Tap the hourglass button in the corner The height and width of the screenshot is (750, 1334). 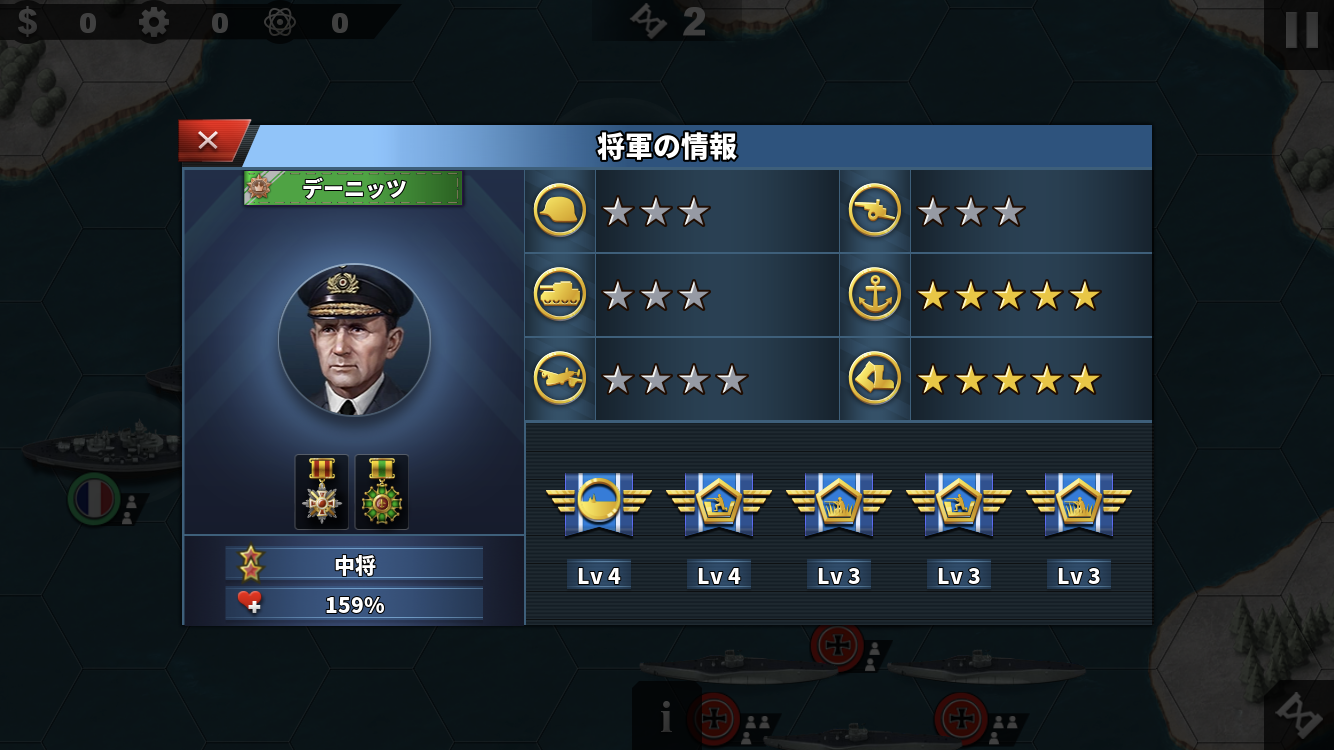pos(1300,715)
